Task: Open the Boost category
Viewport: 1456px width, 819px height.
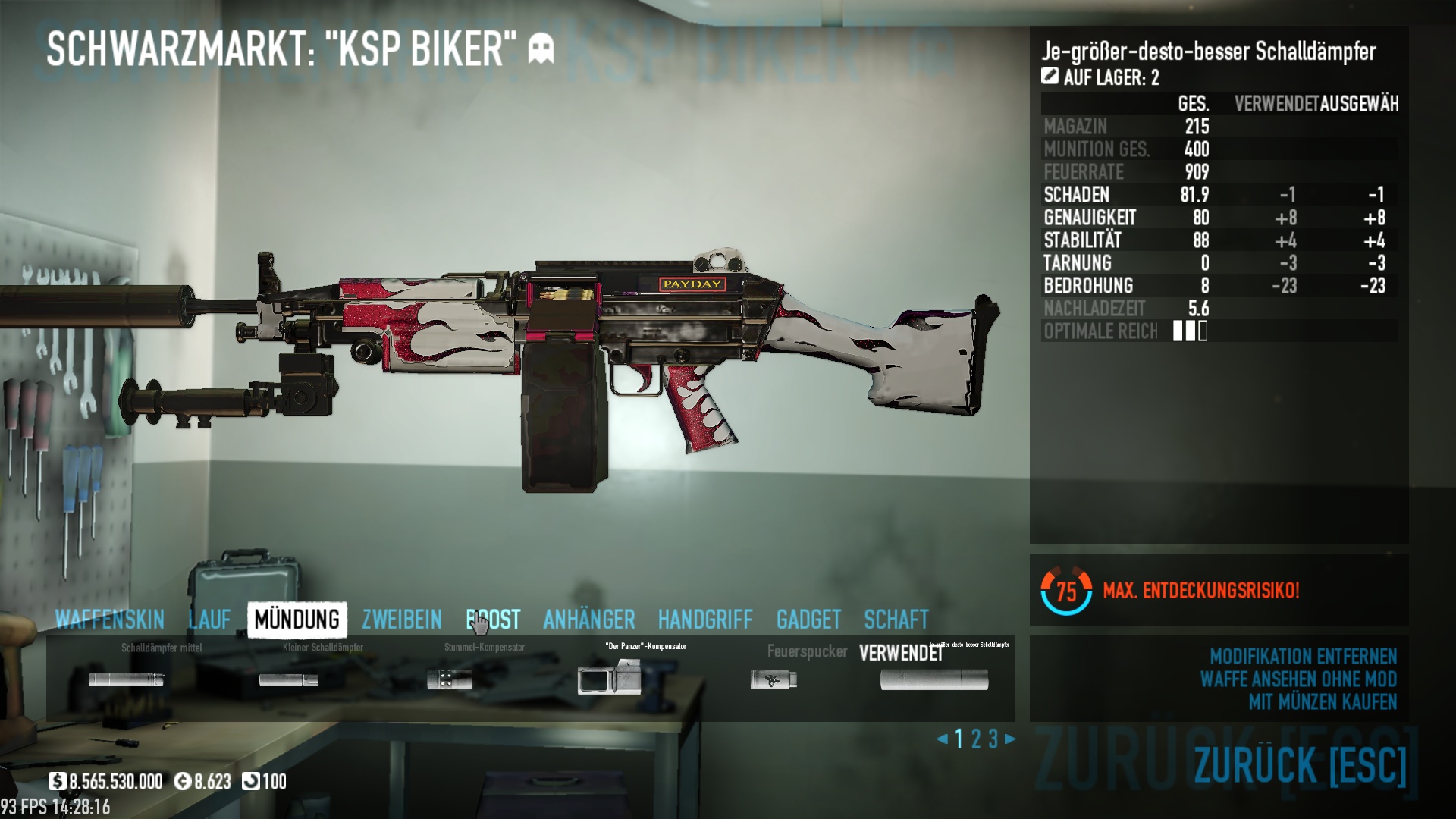Action: coord(493,620)
